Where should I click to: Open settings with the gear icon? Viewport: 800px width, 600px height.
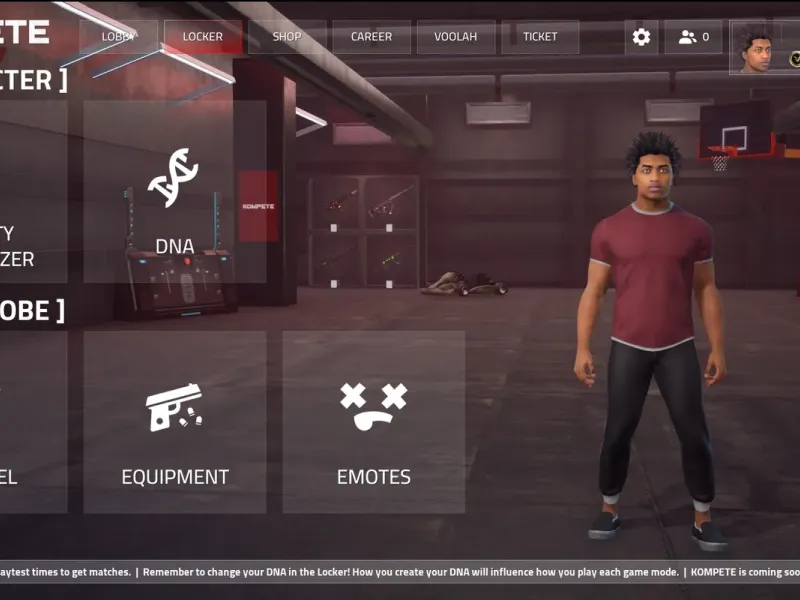click(641, 37)
